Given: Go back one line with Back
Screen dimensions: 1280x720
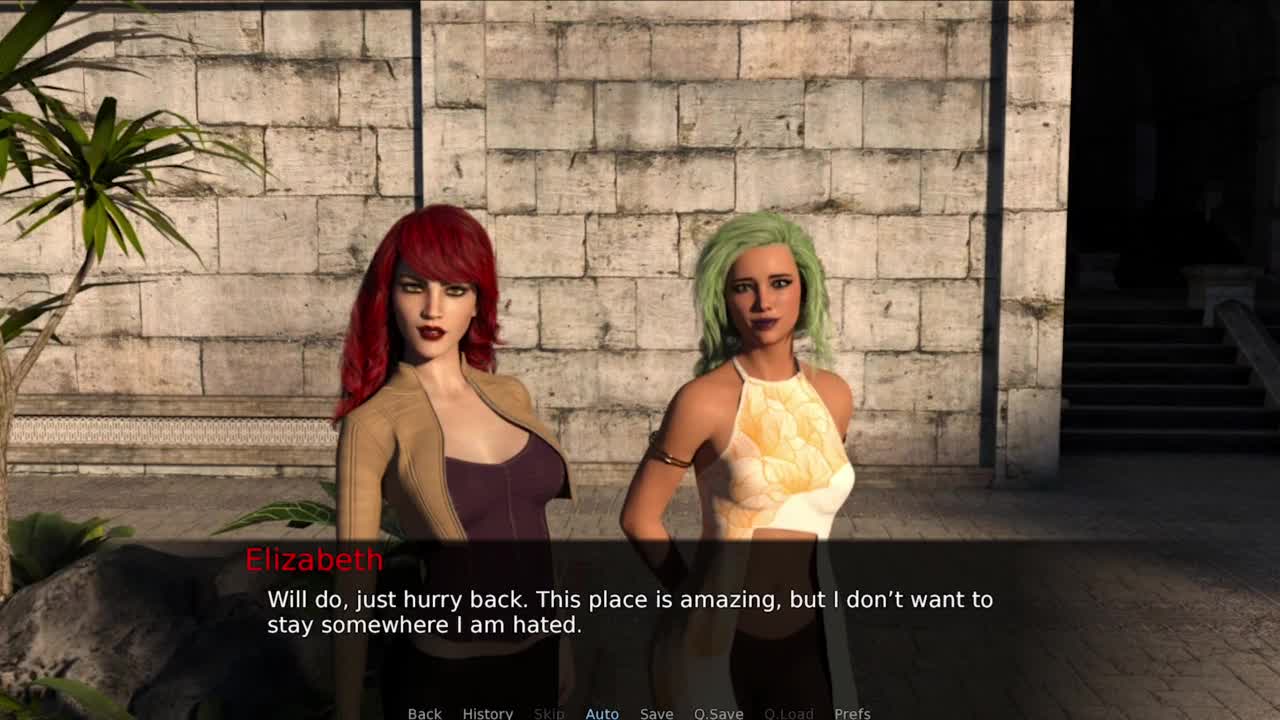Looking at the screenshot, I should click(424, 713).
